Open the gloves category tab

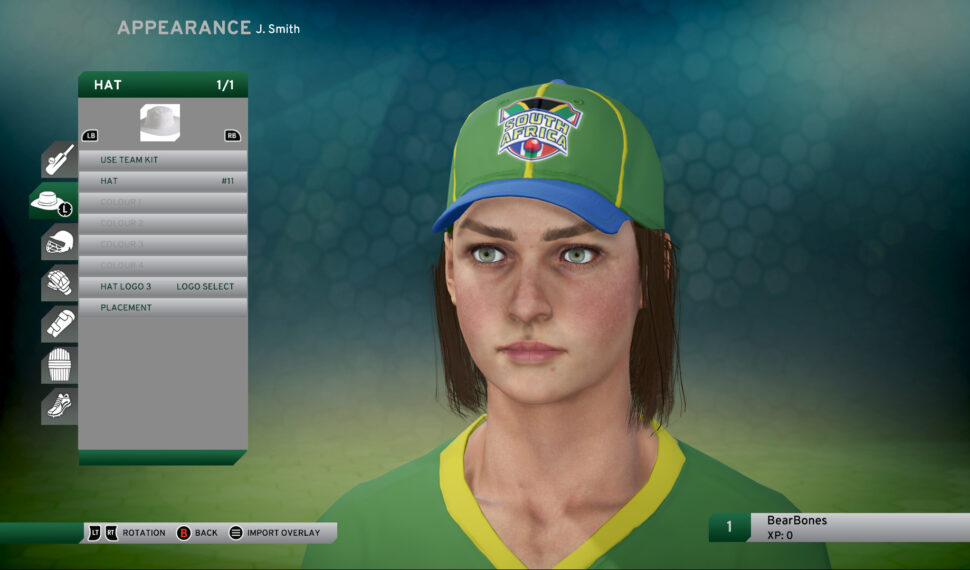(60, 284)
